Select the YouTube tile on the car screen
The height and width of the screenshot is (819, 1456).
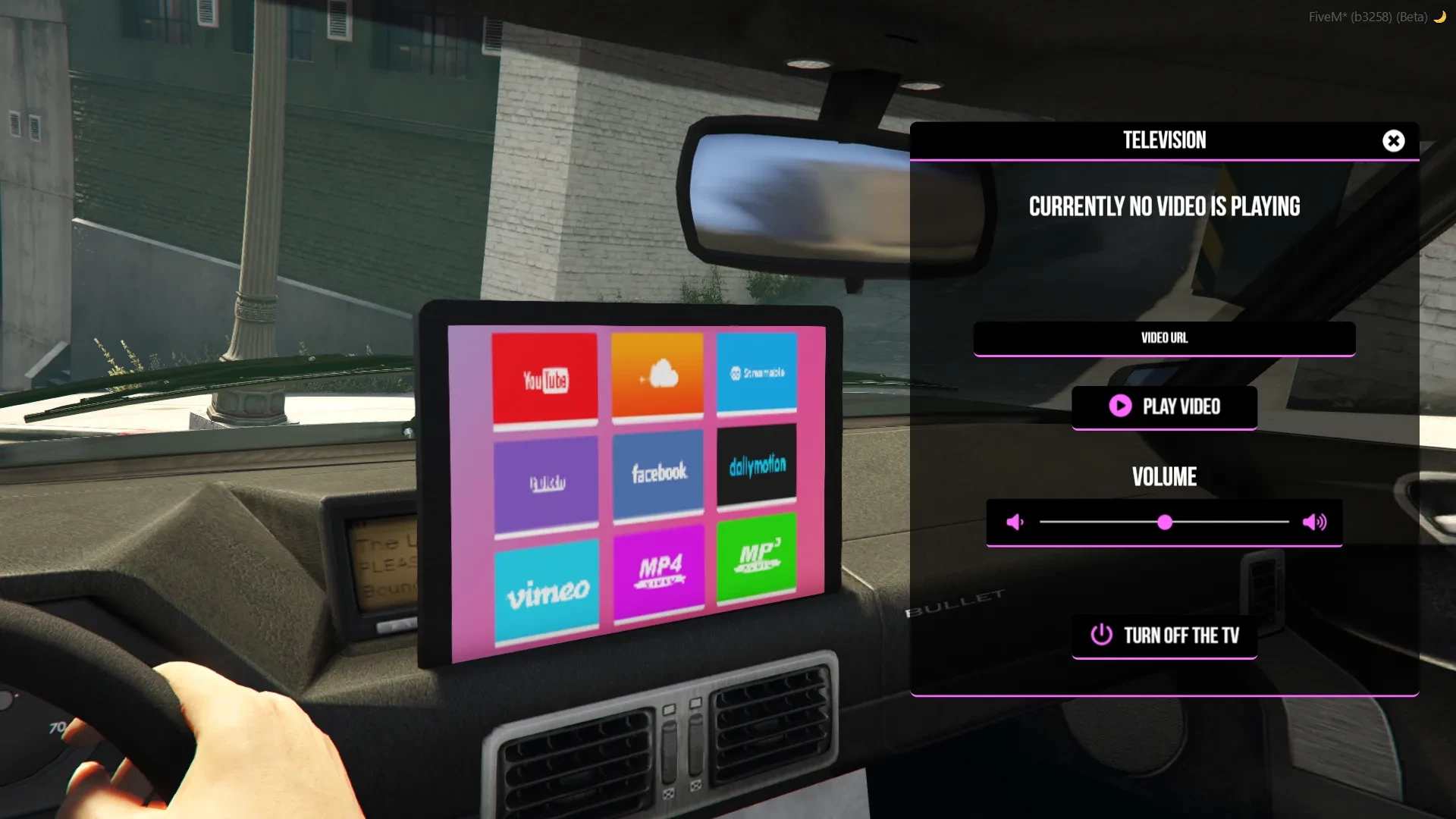(544, 378)
